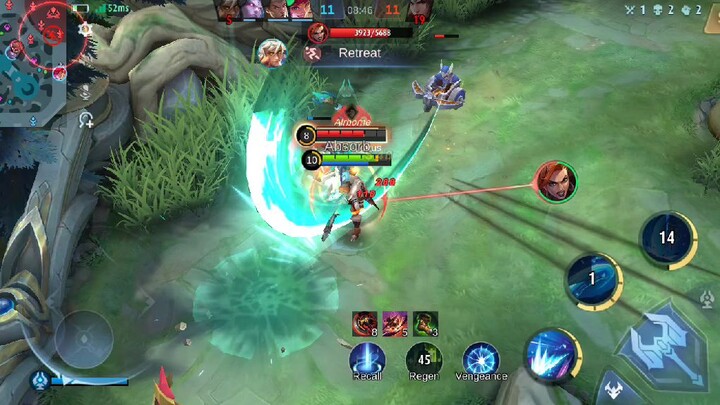Target the red-haired enemy hero portrait

tap(555, 181)
